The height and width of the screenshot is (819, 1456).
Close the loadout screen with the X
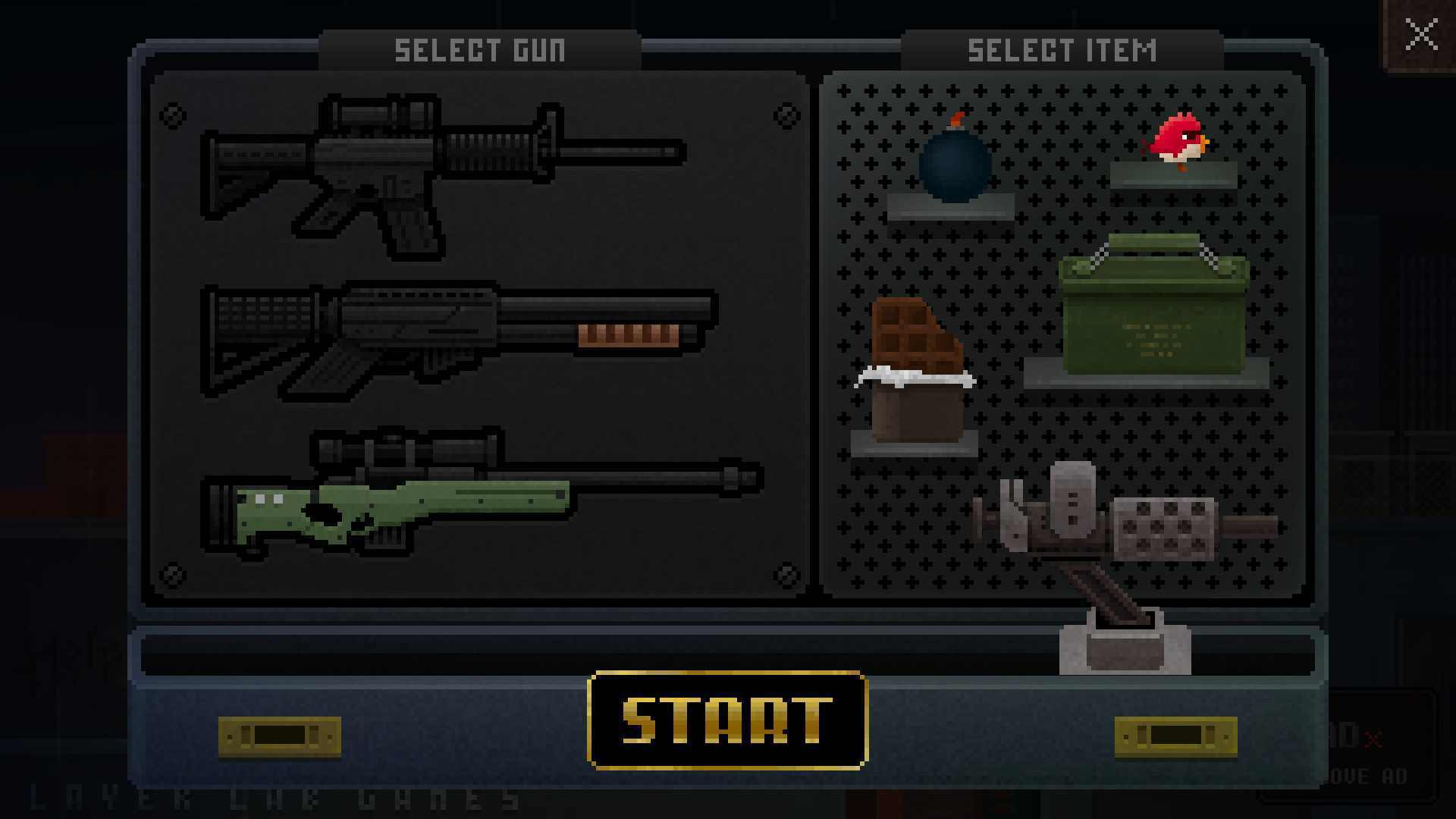[1420, 35]
